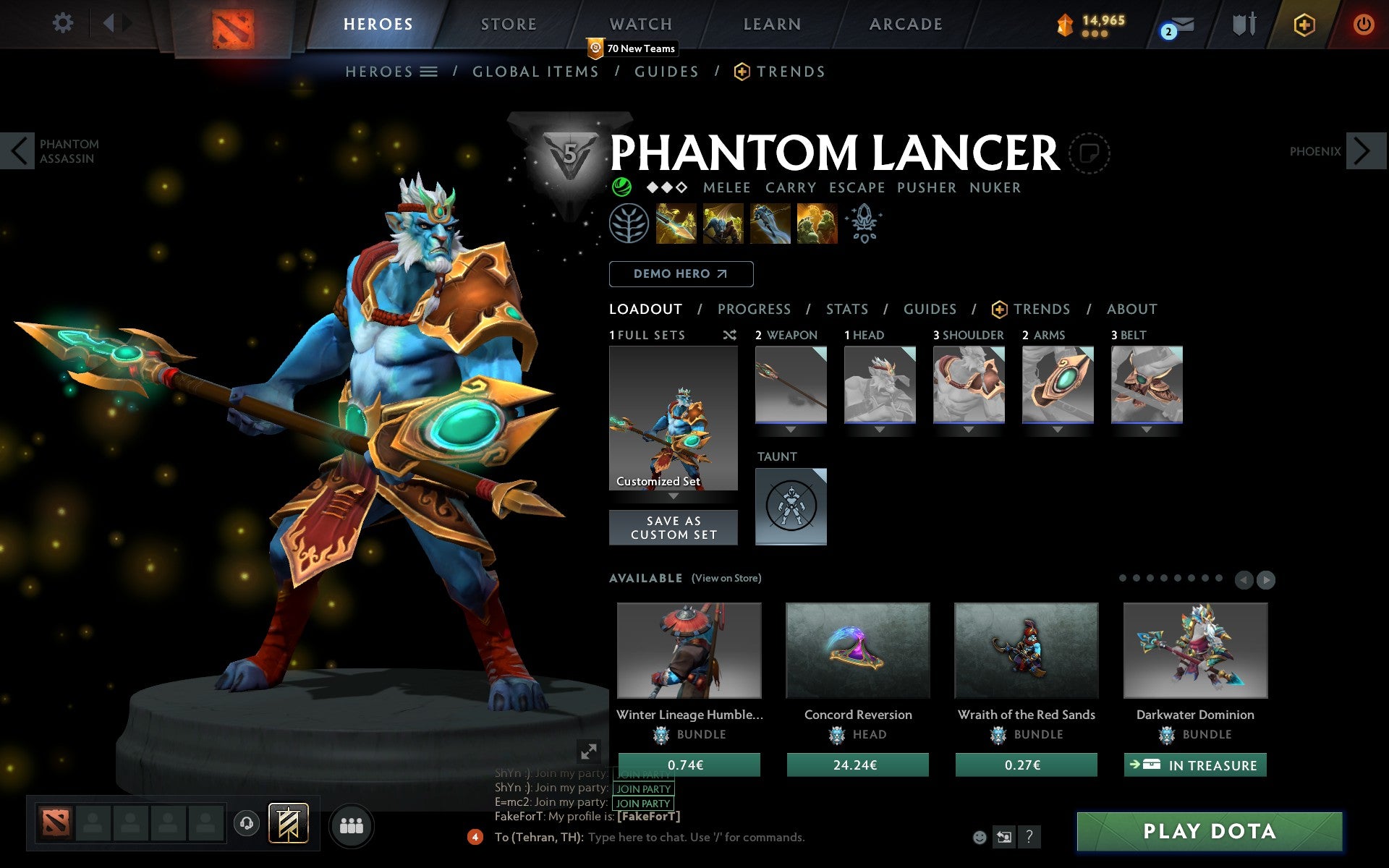Toggle the Taunt loadout slot
This screenshot has width=1389, height=868.
pyautogui.click(x=790, y=506)
